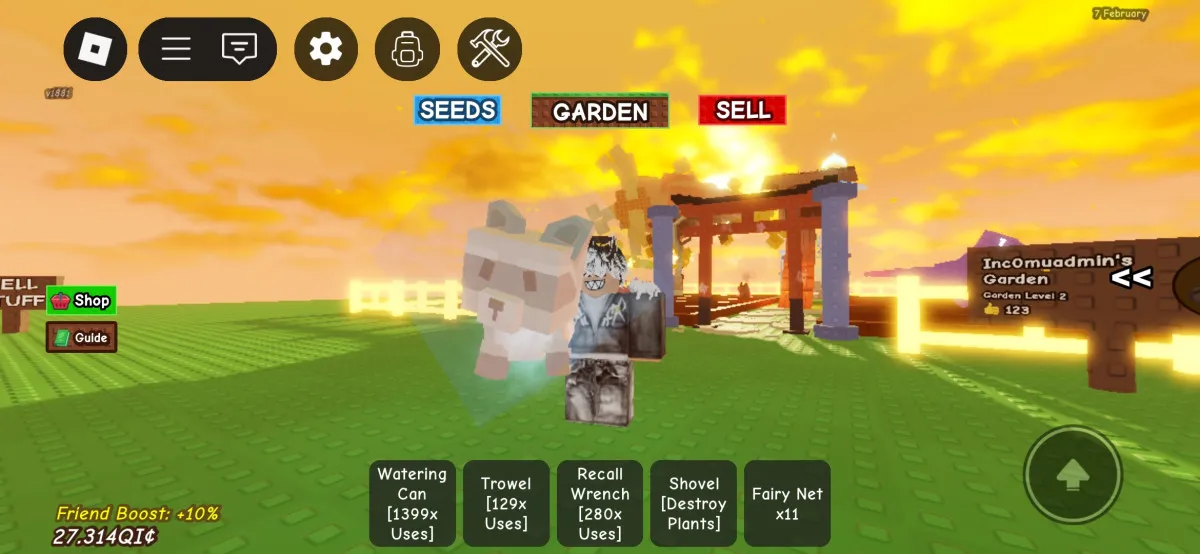The width and height of the screenshot is (1200, 554).
Task: Equip the Watering Can hotbar slot
Action: (412, 503)
